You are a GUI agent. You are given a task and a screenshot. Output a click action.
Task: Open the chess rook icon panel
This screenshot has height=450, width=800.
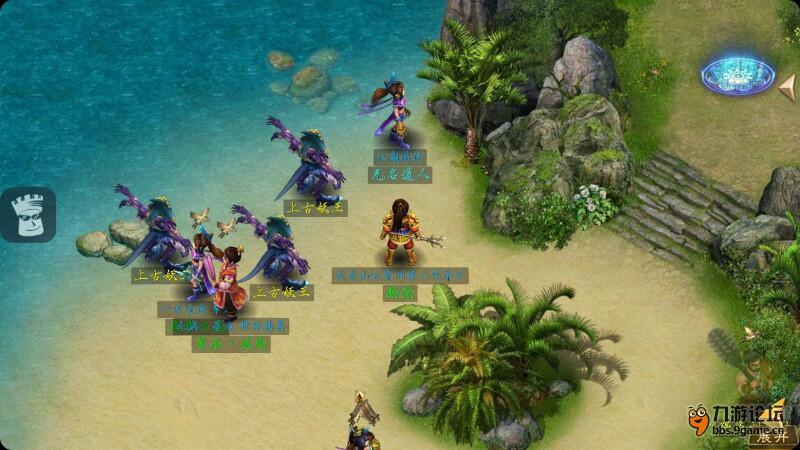tap(28, 214)
